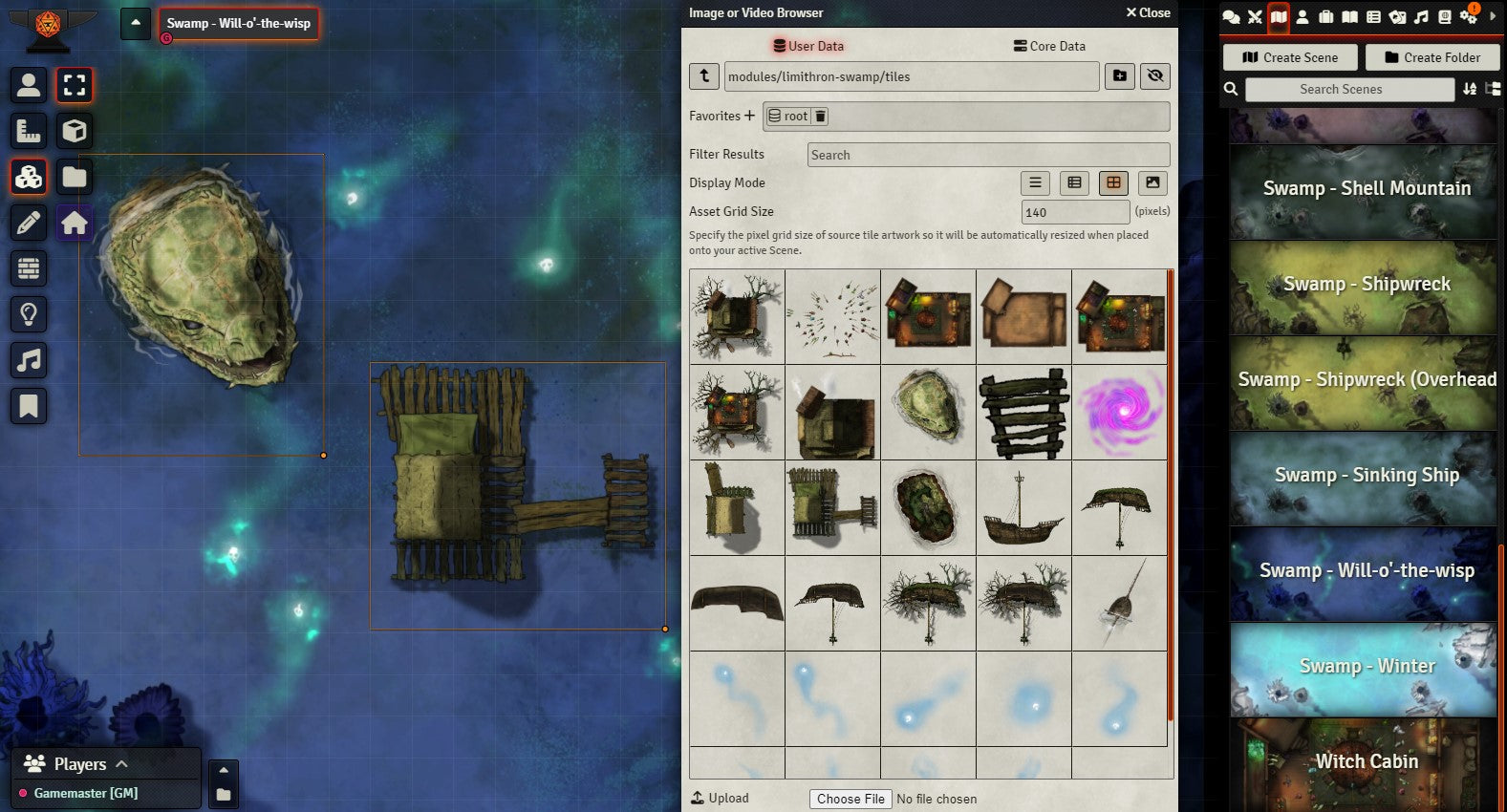Activate the Swamp - Will-o'-the-wisp scene navigation tab

click(x=238, y=23)
